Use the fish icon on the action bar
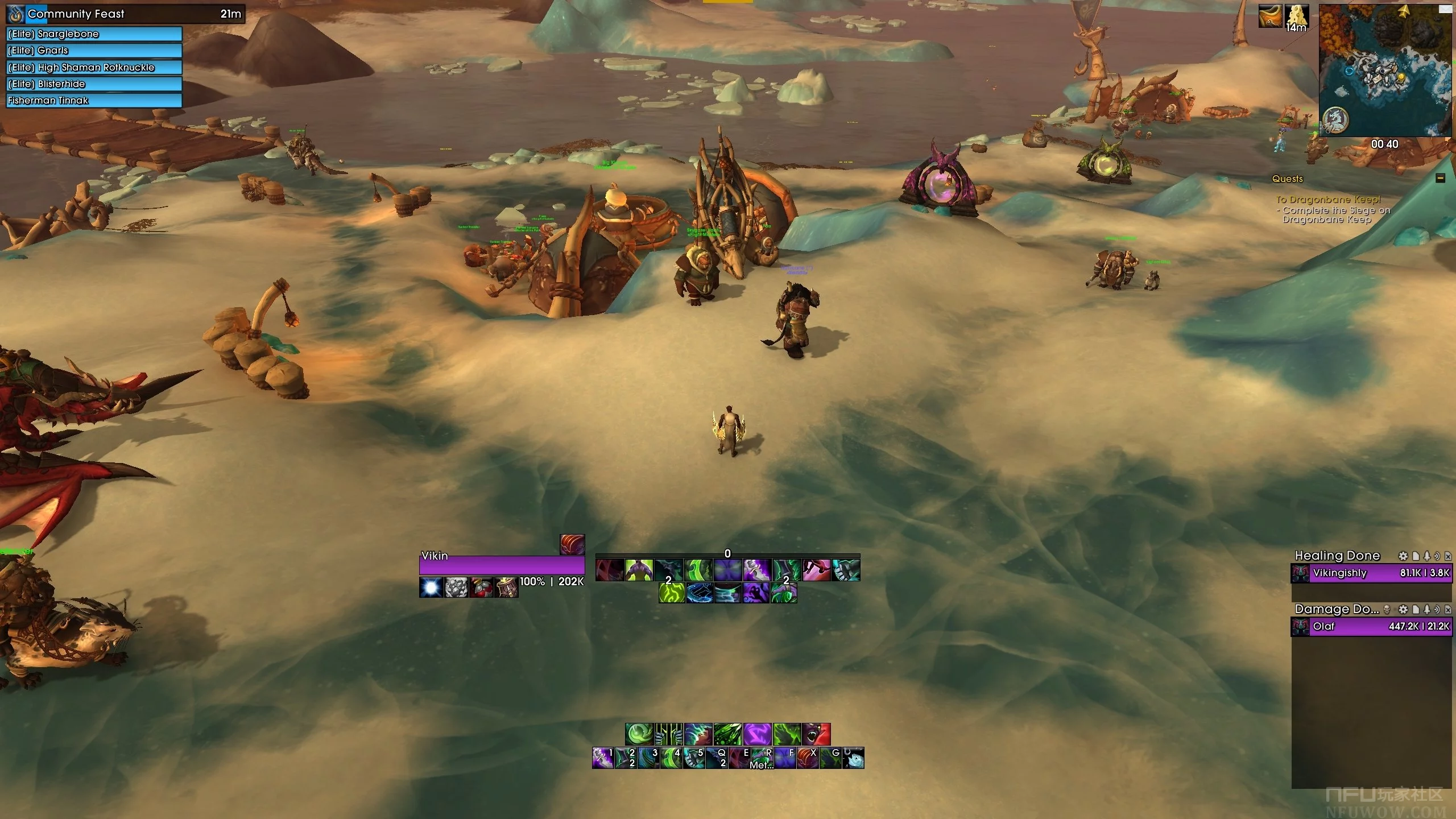Screen dimensions: 1456x819 (x=853, y=758)
